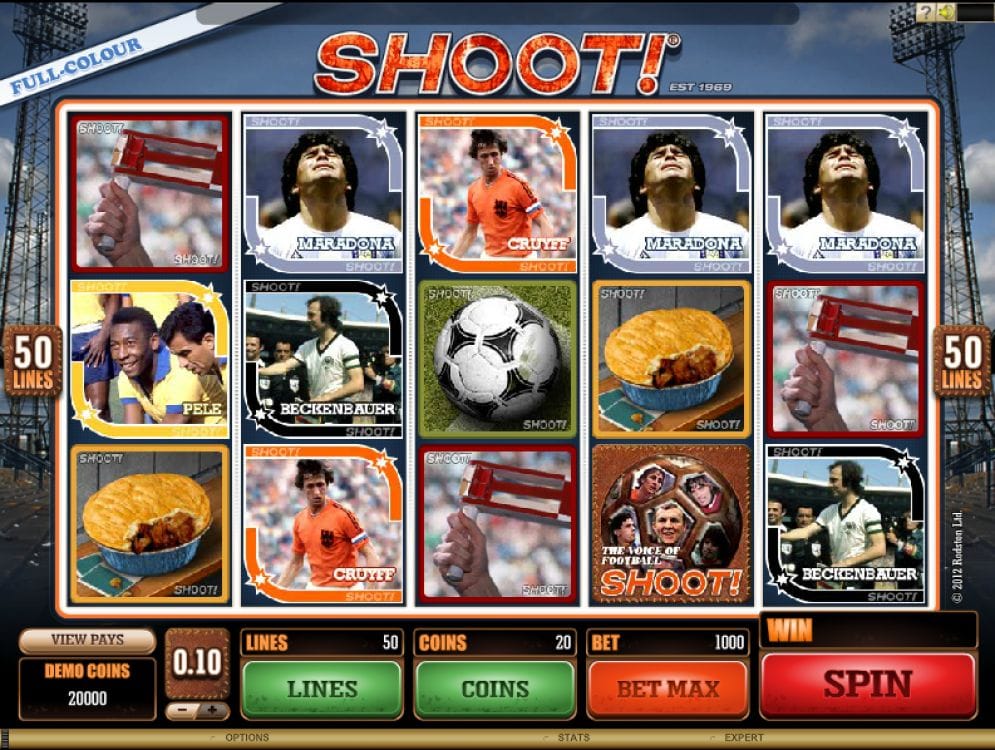Open help with the question mark icon

[926, 12]
